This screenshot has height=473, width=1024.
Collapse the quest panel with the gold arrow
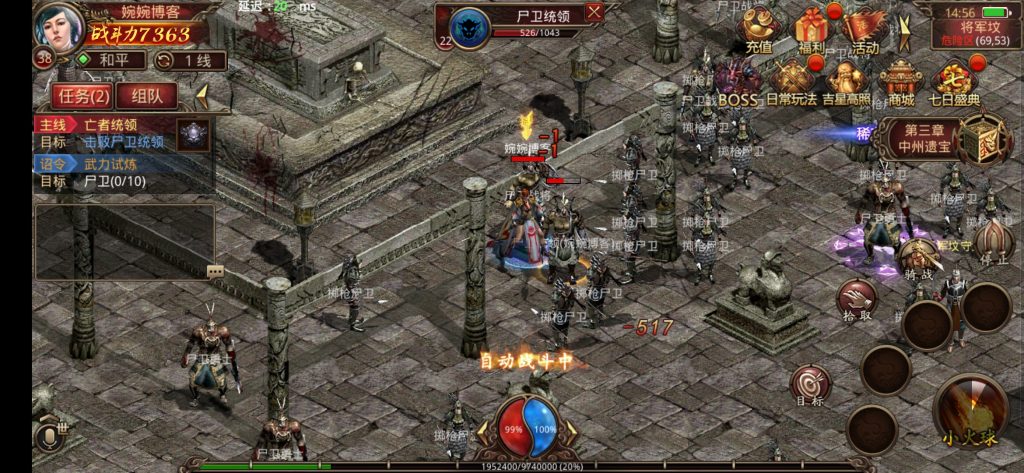(202, 96)
